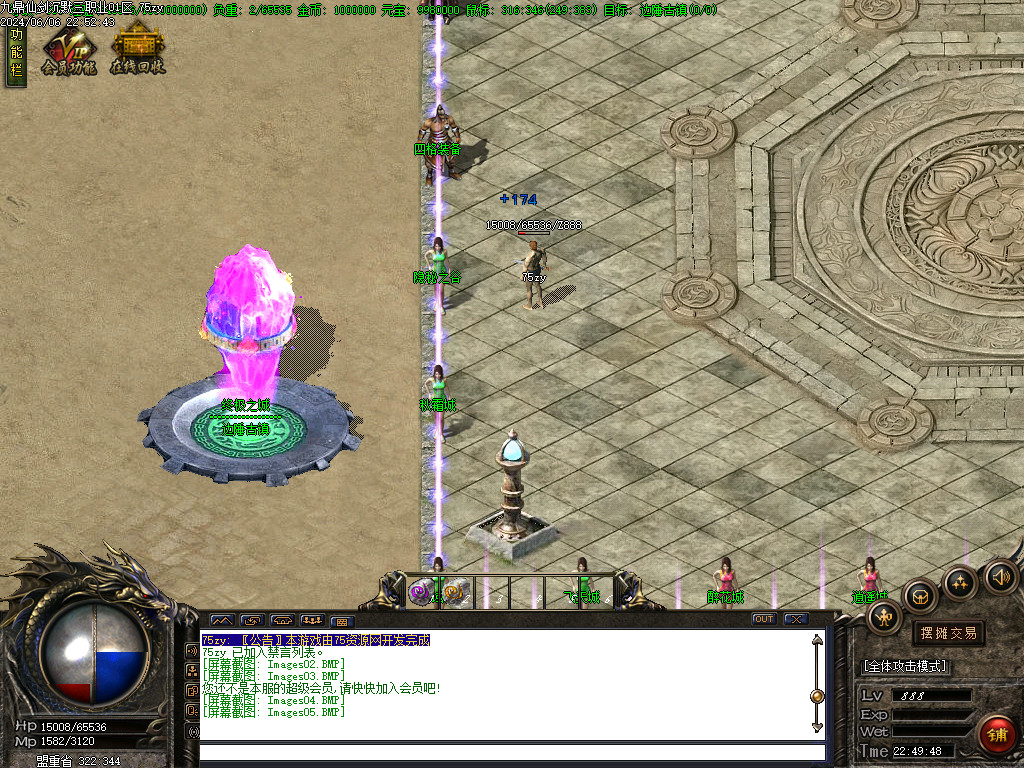
Task: Select the orange scroll hotbar slot
Action: 455,592
